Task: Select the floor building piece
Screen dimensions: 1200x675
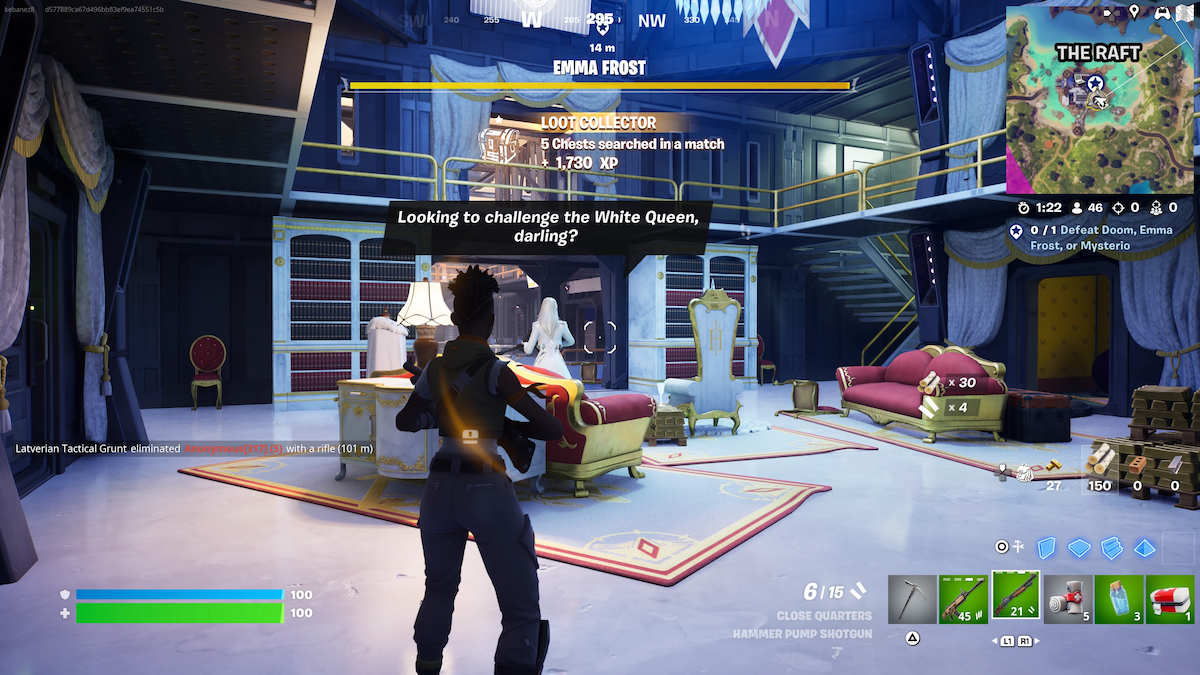Action: [1079, 547]
